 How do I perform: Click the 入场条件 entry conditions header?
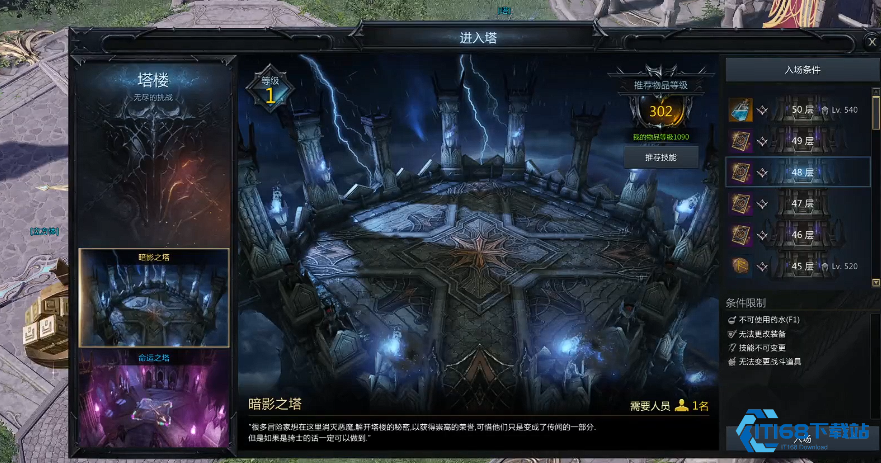coord(801,70)
